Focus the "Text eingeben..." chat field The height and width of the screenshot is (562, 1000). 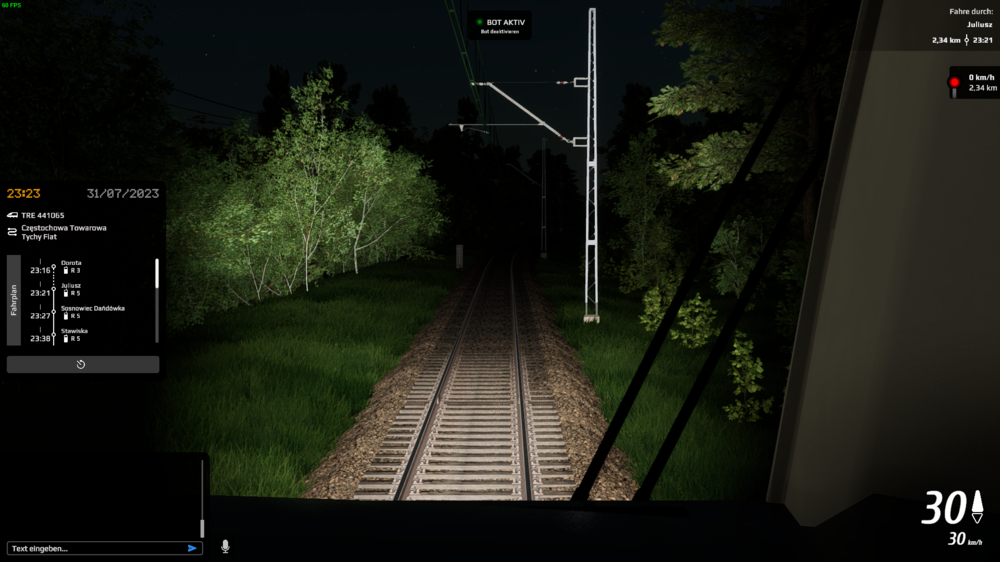tap(95, 548)
